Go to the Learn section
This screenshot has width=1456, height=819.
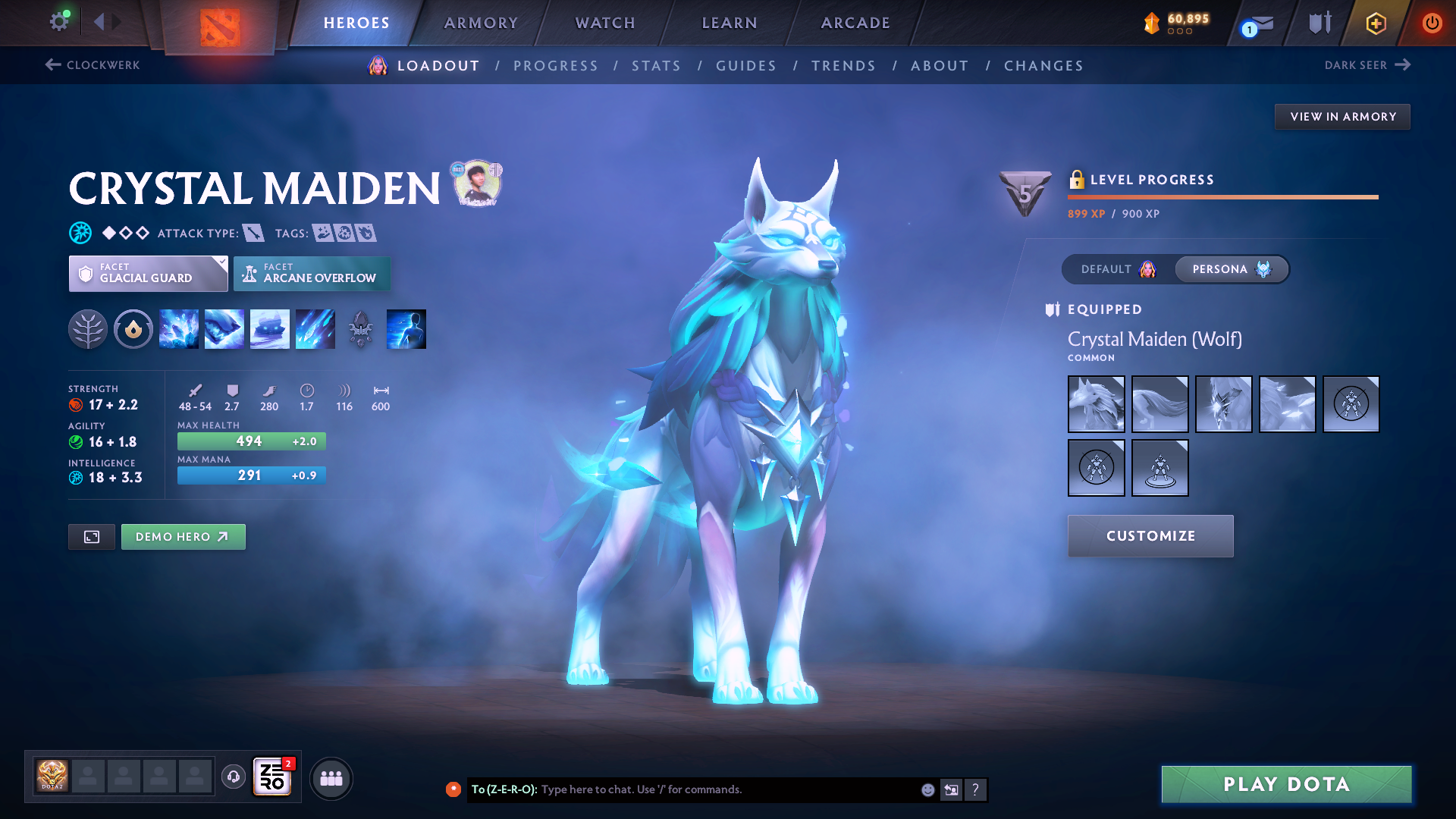tap(730, 23)
